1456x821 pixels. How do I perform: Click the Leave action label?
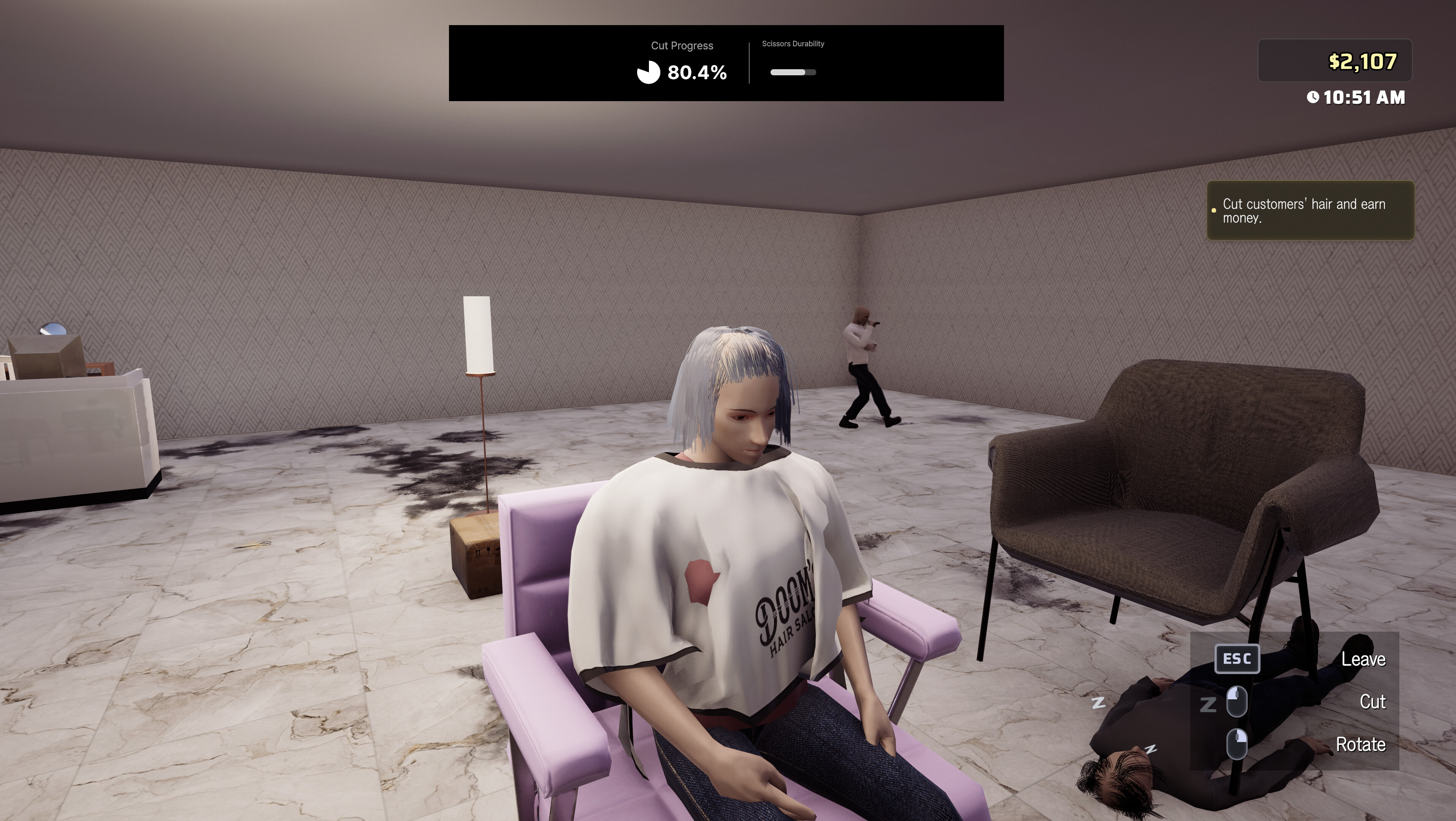(x=1365, y=659)
